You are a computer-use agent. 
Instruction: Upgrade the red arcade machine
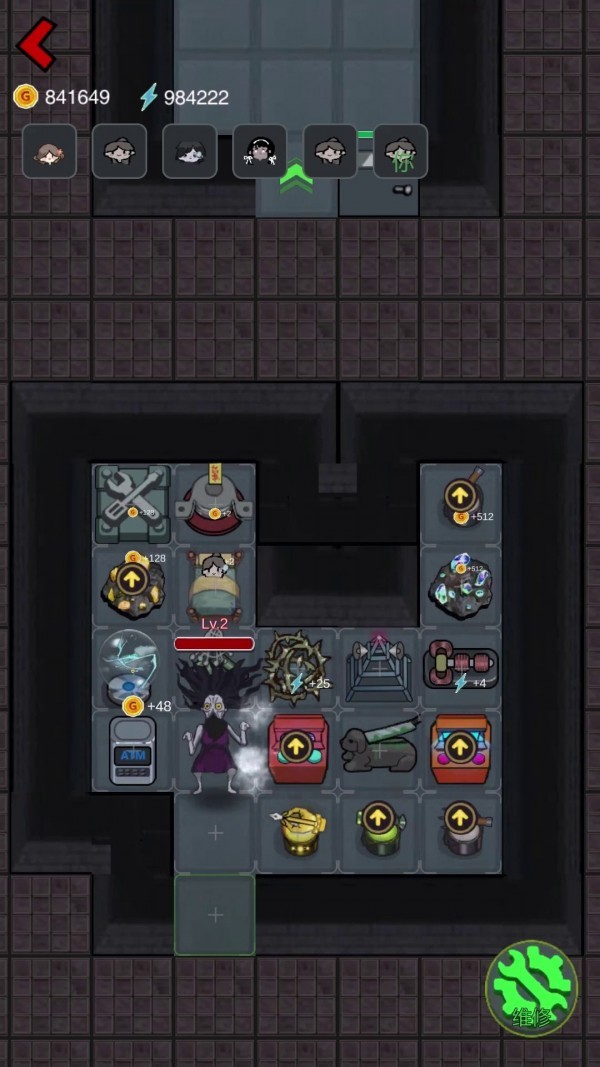tap(295, 746)
